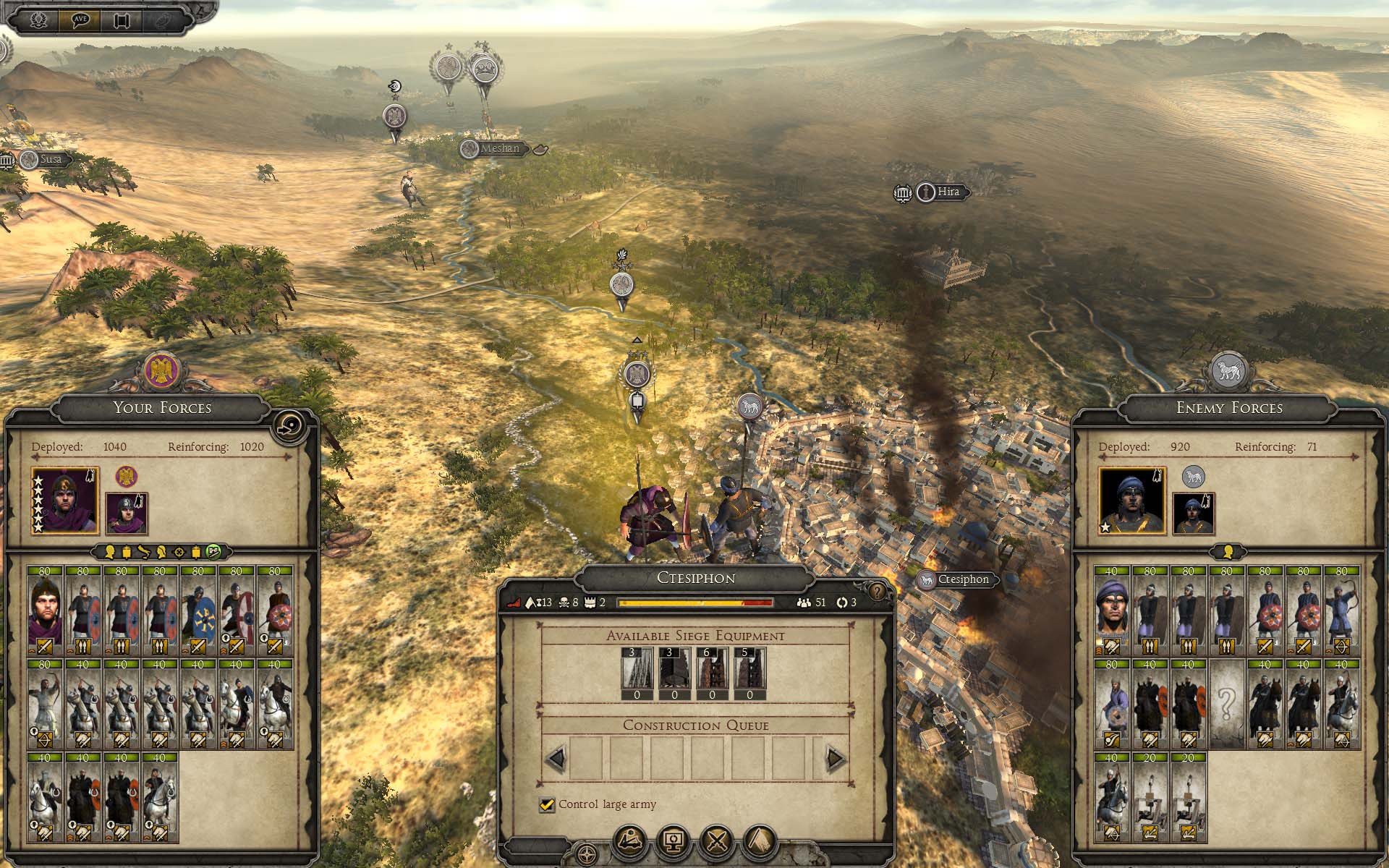1389x868 pixels.
Task: Click the construction queue right arrow
Action: pyautogui.click(x=835, y=759)
